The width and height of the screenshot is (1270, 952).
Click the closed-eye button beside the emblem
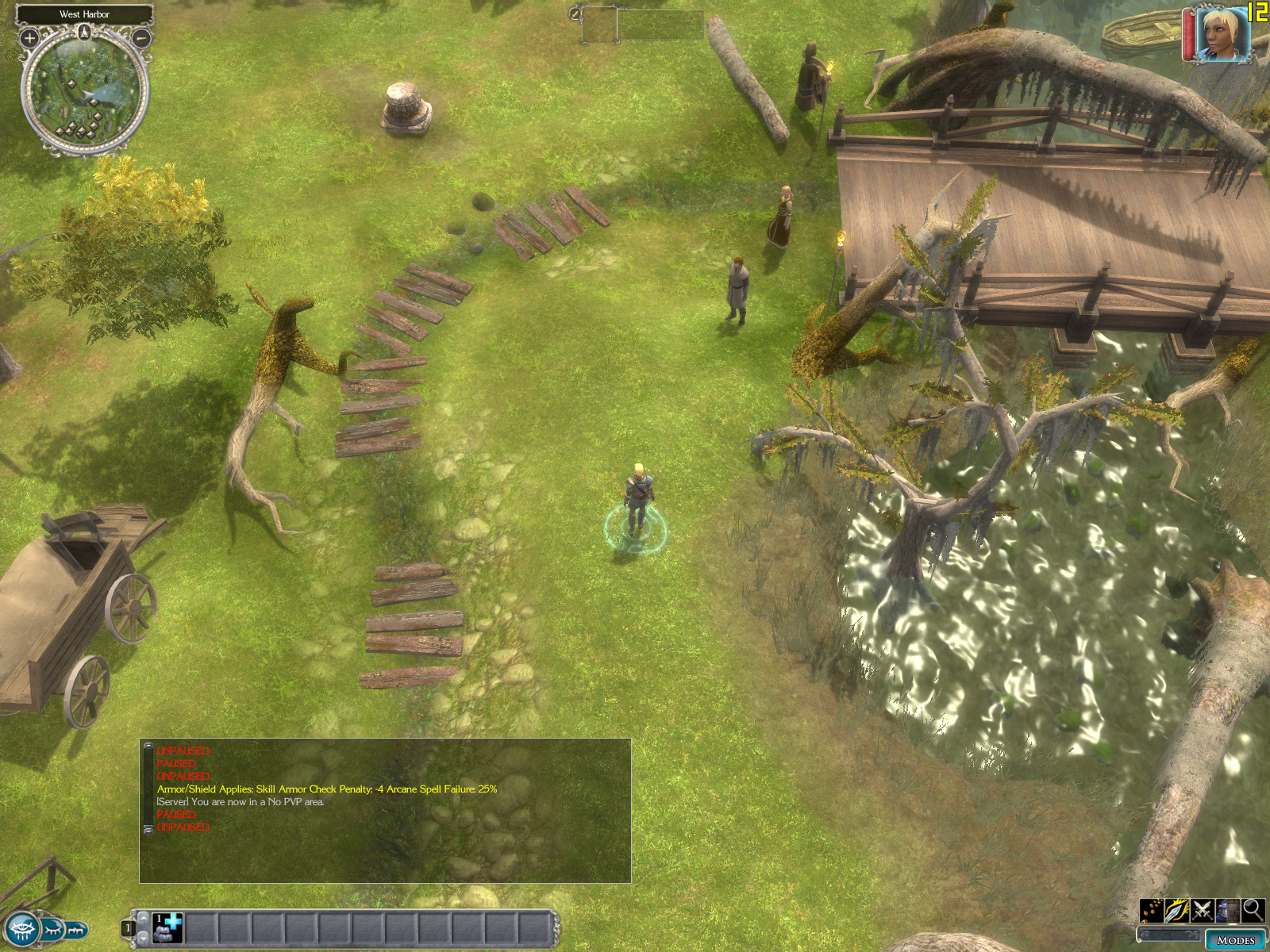pyautogui.click(x=52, y=928)
